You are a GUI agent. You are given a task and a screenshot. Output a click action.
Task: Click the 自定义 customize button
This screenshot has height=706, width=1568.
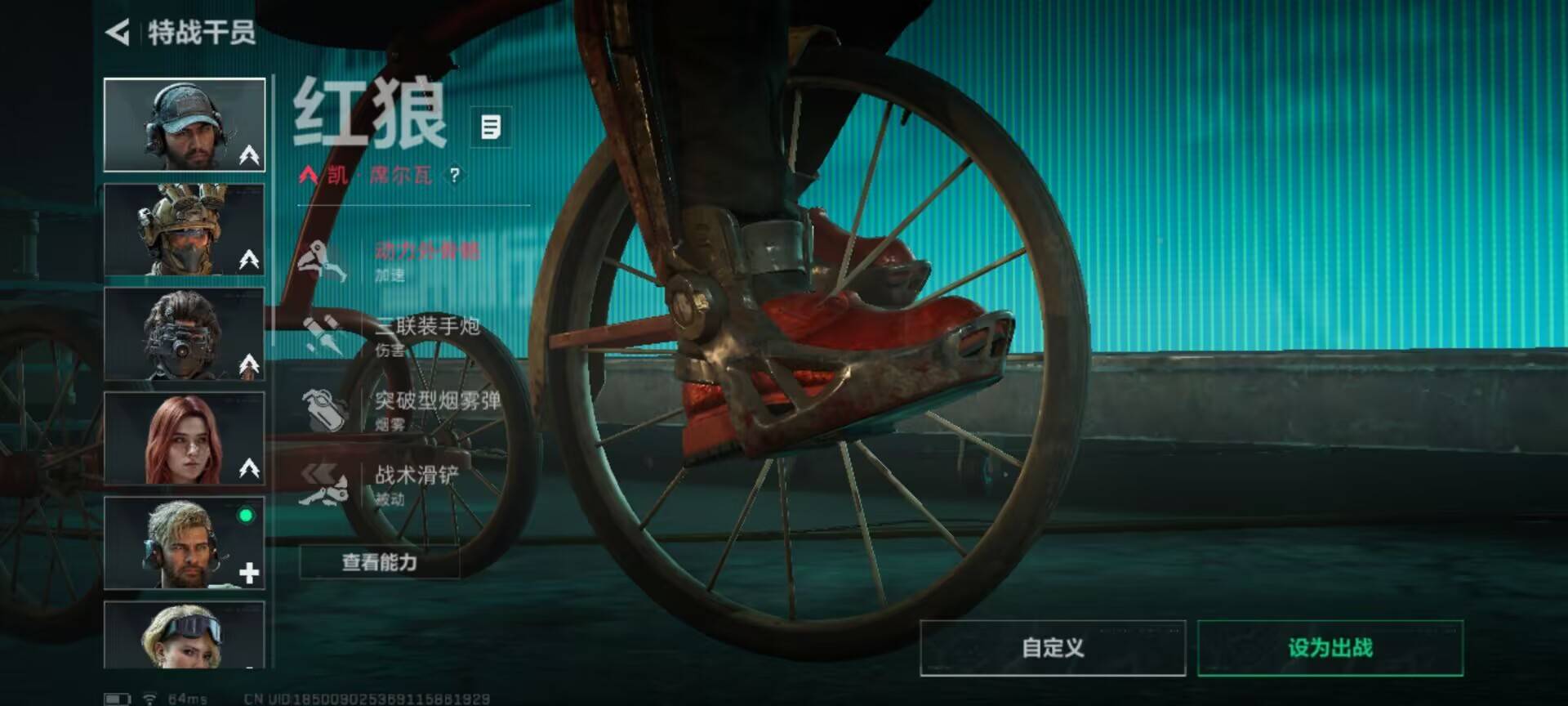(1053, 648)
